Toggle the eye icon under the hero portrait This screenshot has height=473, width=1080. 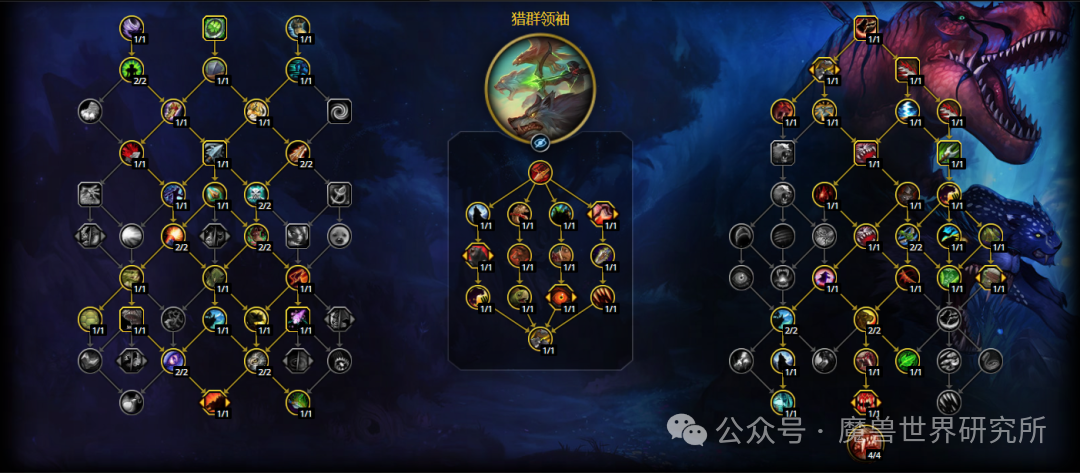(540, 143)
